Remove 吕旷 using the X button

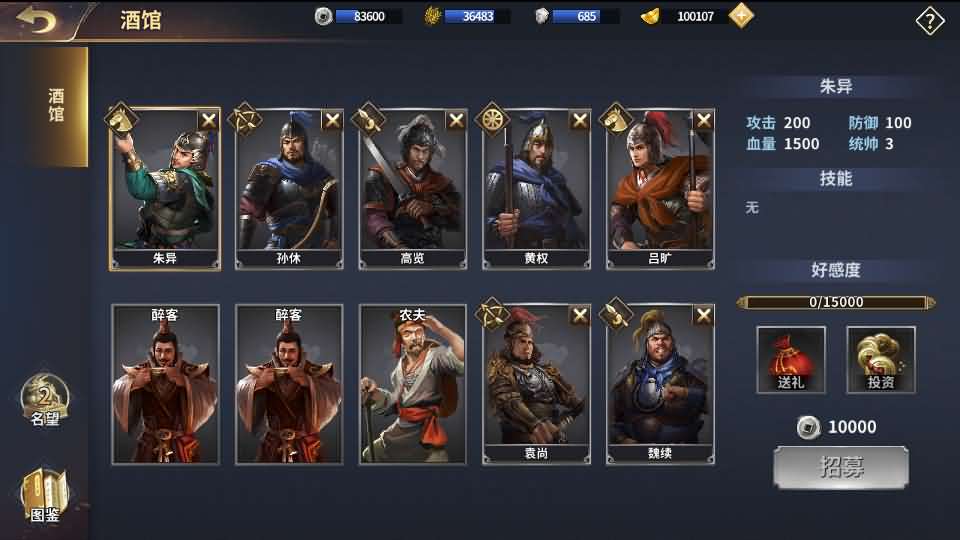pyautogui.click(x=704, y=121)
